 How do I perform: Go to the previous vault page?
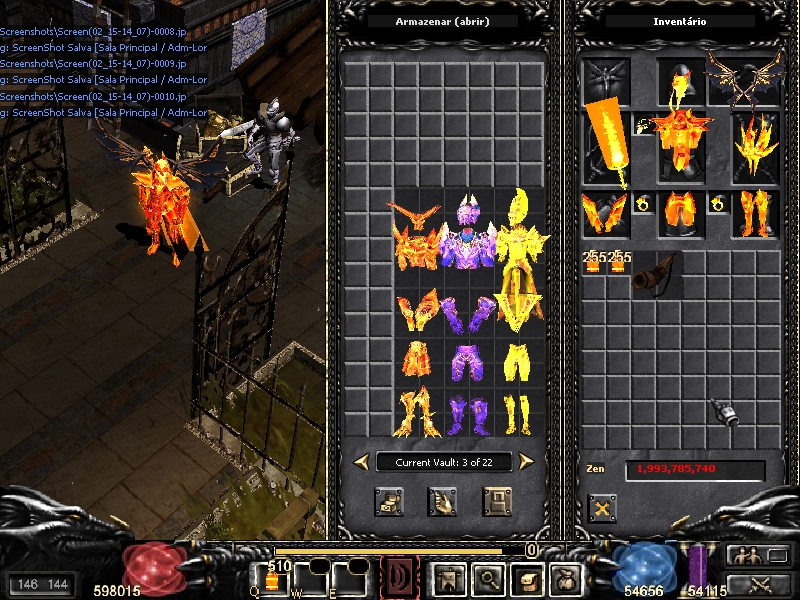point(361,461)
